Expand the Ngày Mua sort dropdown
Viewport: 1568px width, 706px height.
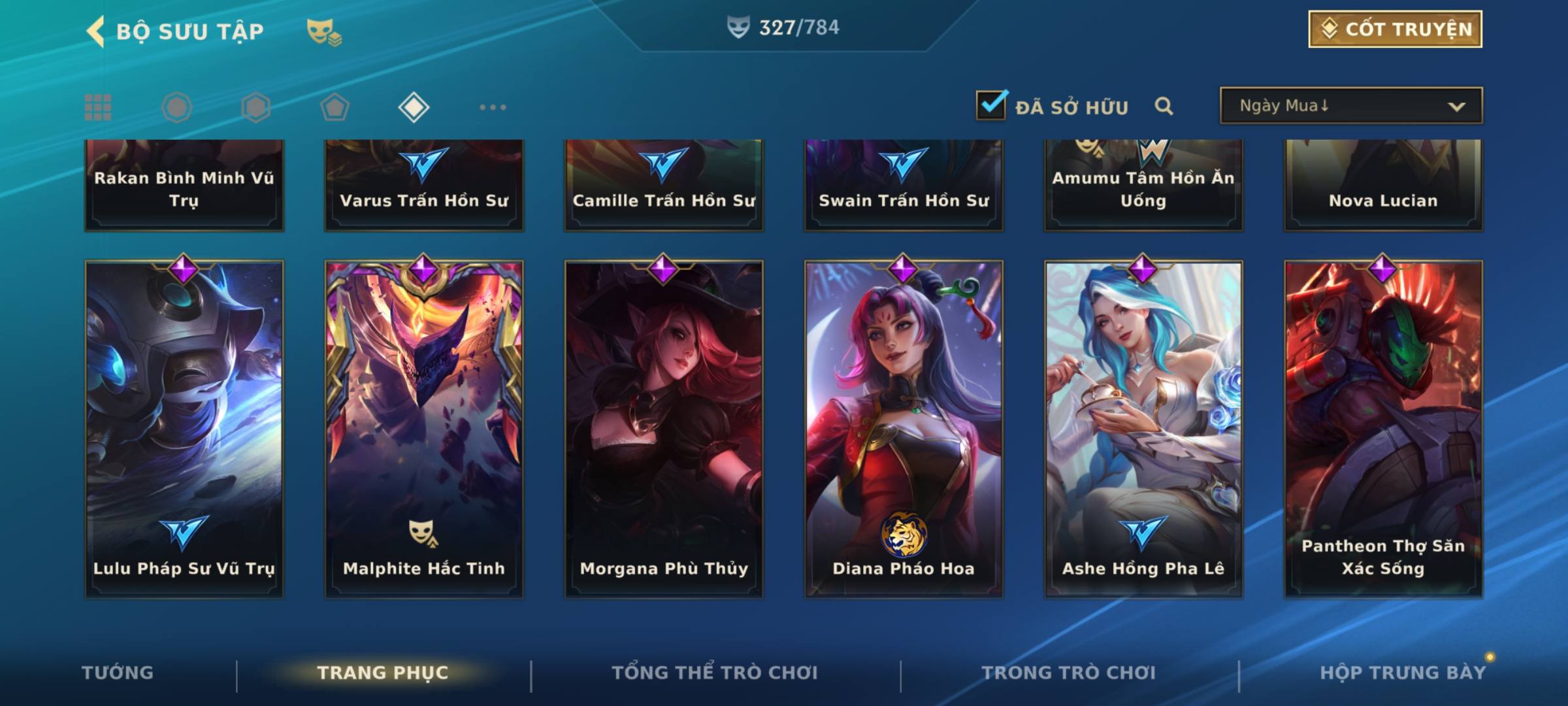click(x=1350, y=106)
